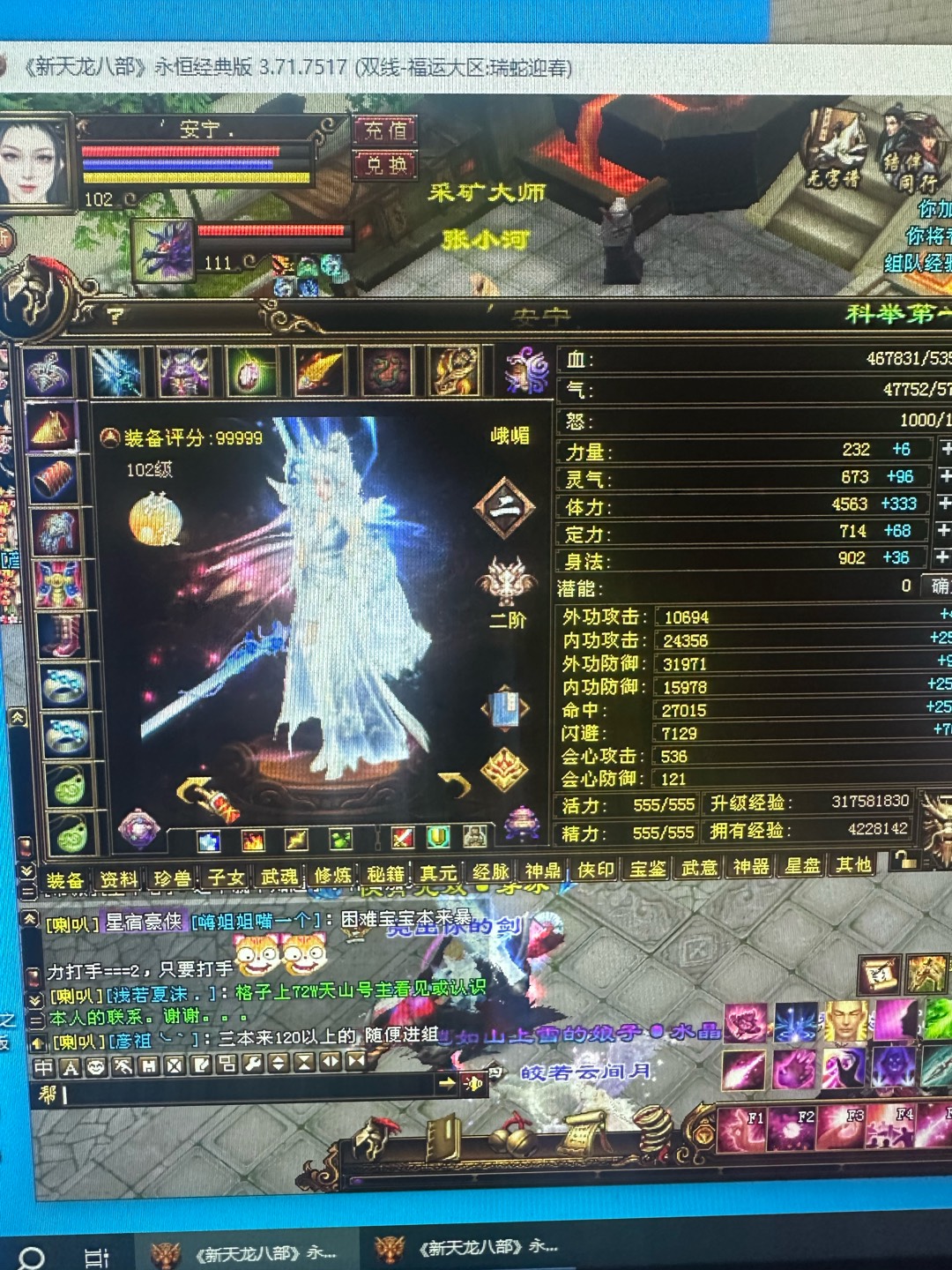
Task: Open the 资料 profile tab
Action: pos(118,878)
